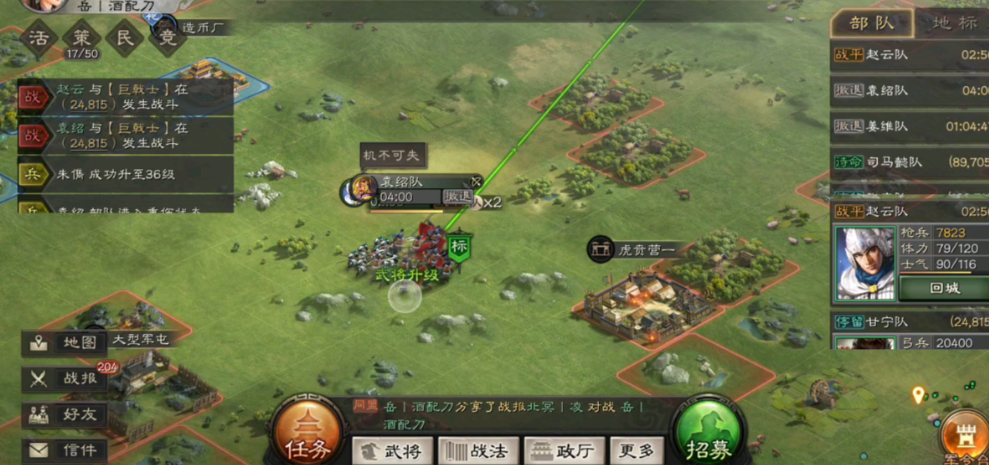Open the 赵云 vs 巨戟士 battle notification
Screen dimensions: 989x465
point(125,96)
